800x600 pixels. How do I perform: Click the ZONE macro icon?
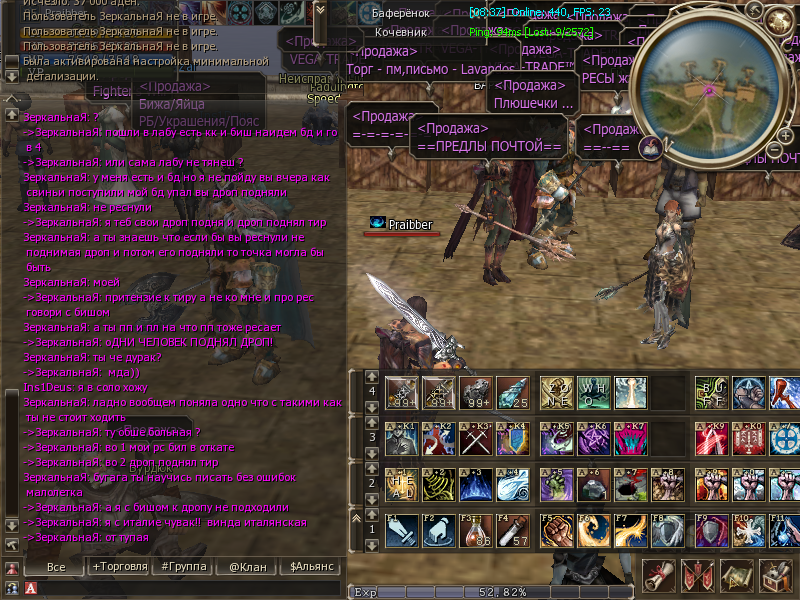coord(557,391)
